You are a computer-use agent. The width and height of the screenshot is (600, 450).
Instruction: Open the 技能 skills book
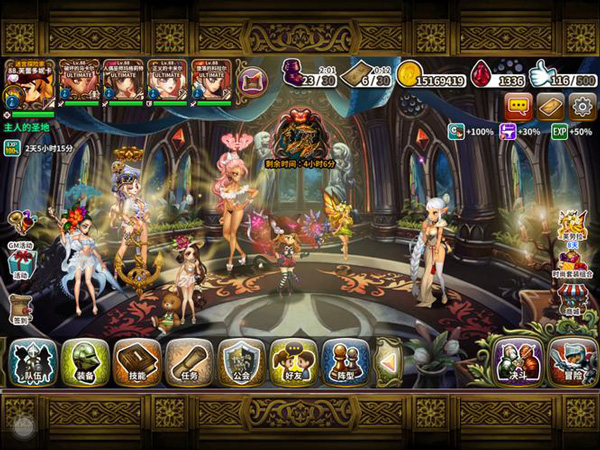(x=136, y=361)
